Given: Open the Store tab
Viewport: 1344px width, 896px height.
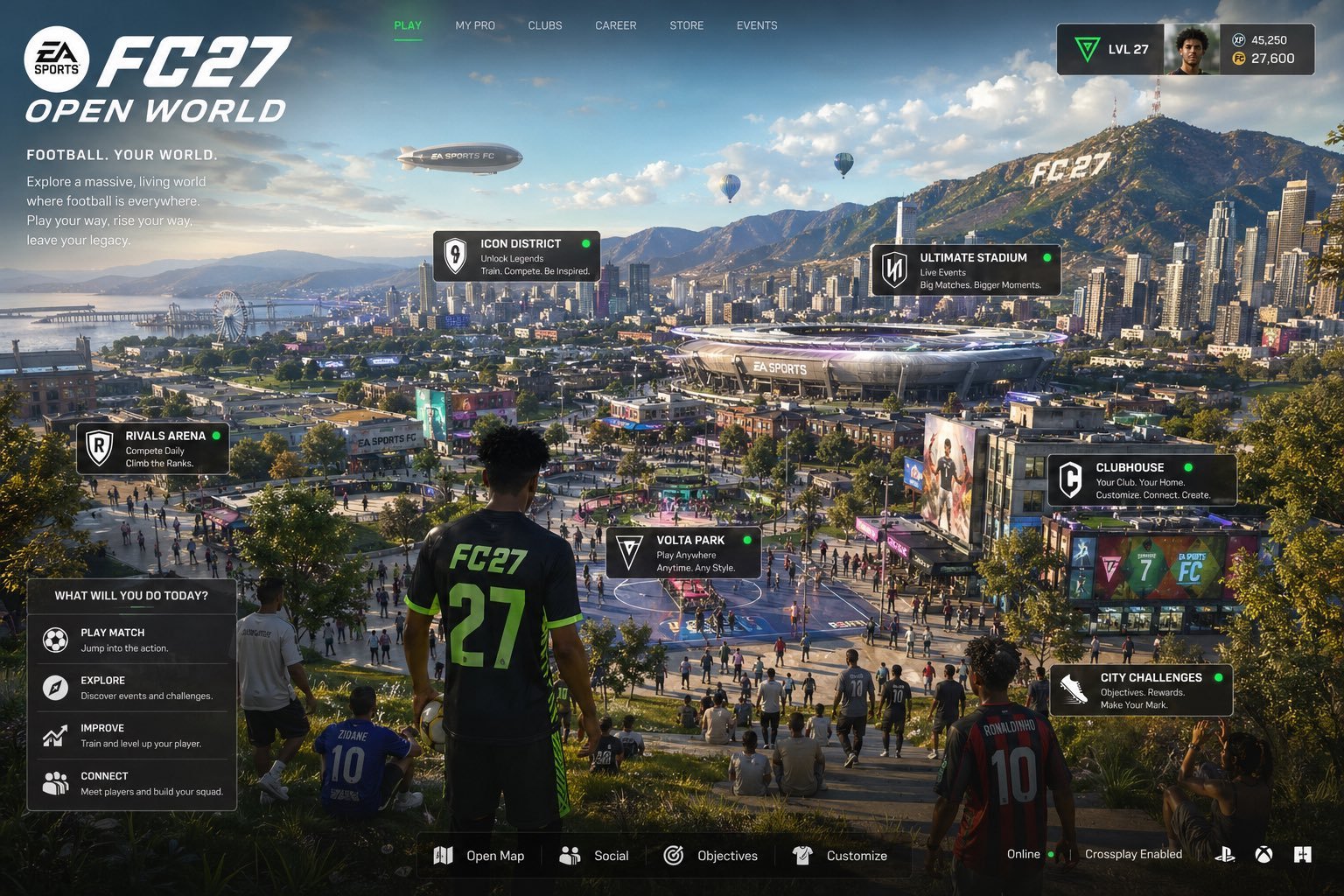Looking at the screenshot, I should point(687,25).
